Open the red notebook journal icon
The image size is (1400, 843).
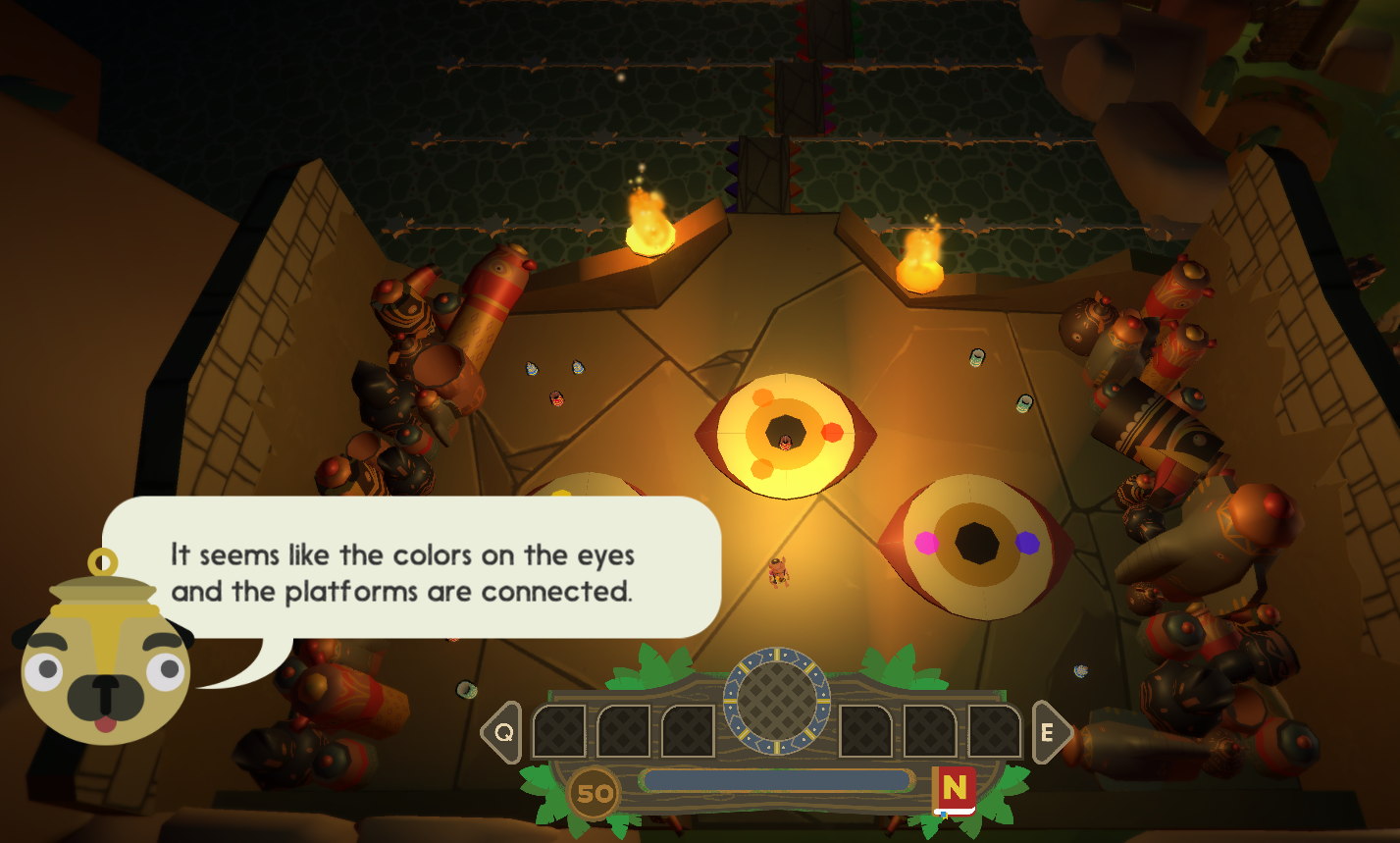pos(955,790)
